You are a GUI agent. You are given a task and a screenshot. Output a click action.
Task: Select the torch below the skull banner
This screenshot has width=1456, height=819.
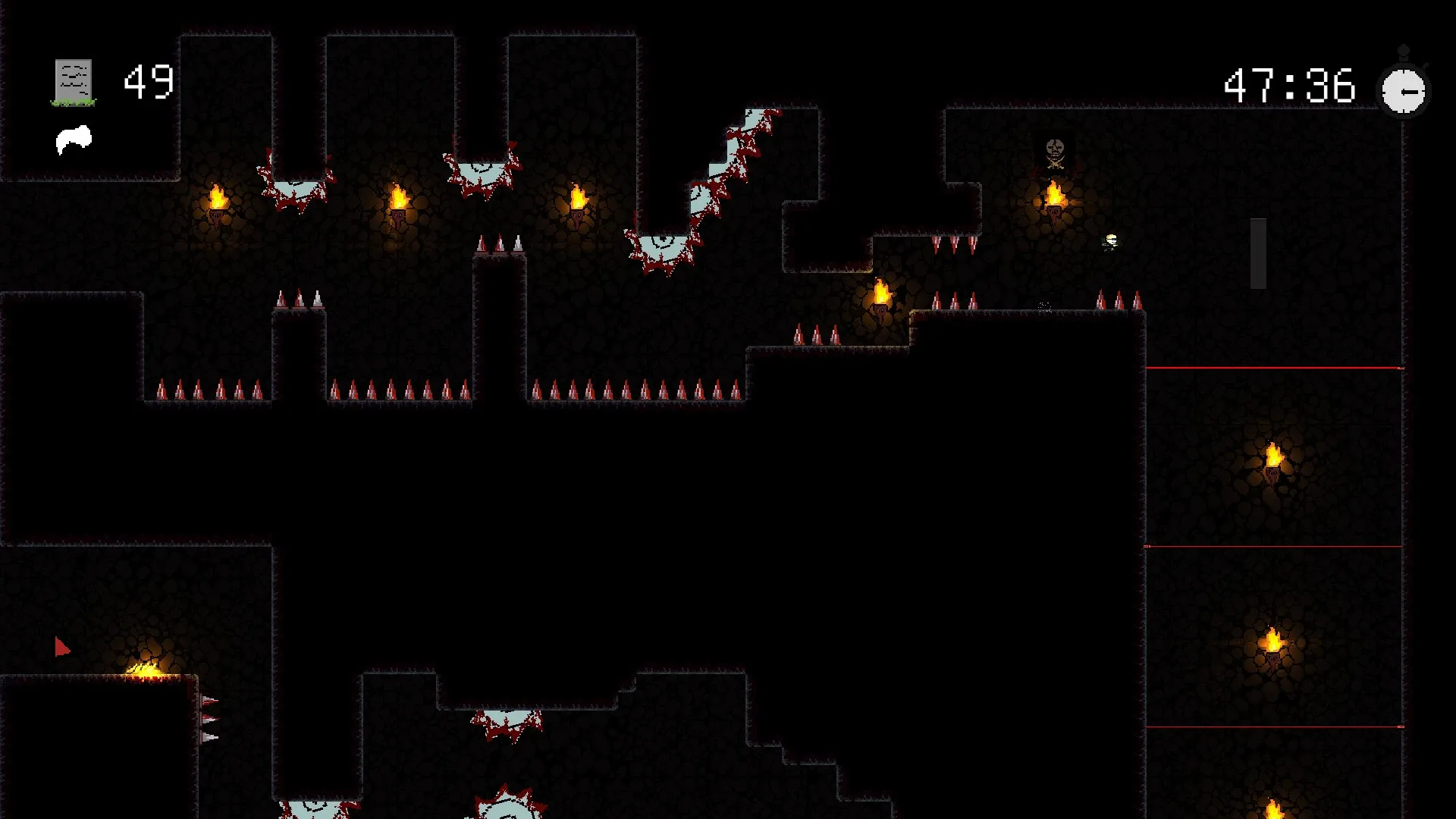pyautogui.click(x=1053, y=199)
